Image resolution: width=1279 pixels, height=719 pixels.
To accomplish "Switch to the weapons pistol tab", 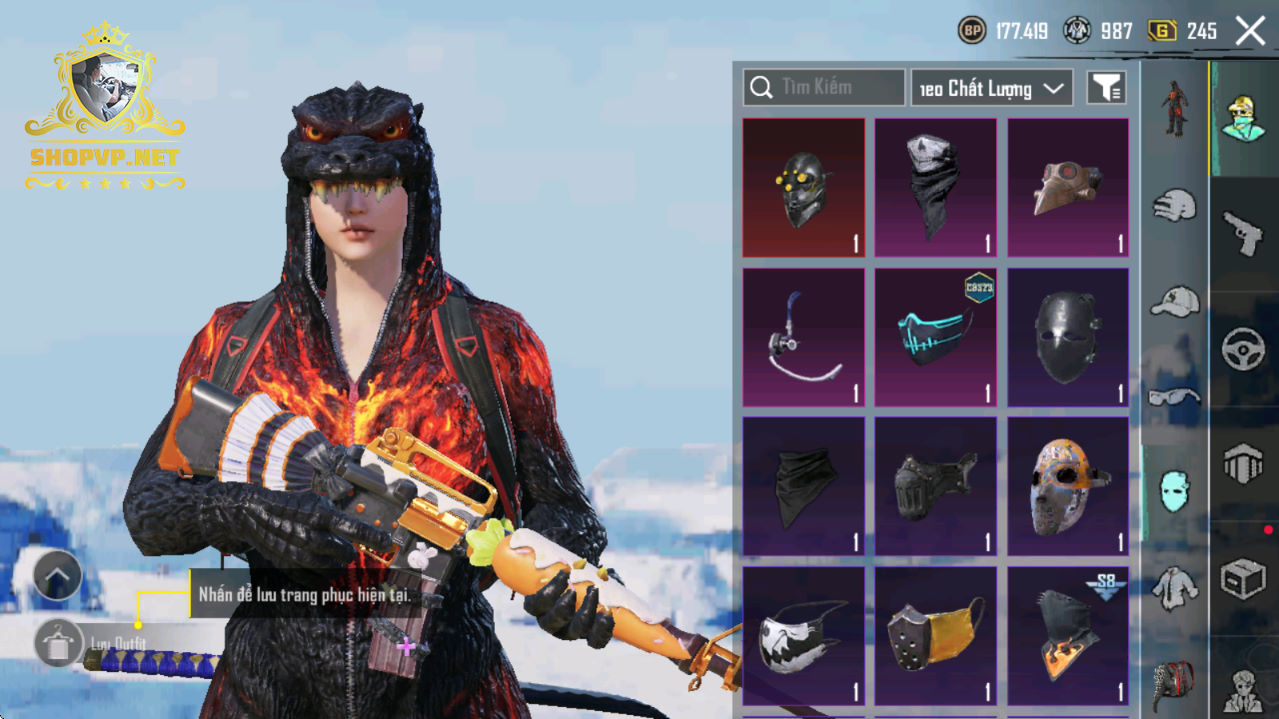I will point(1243,234).
